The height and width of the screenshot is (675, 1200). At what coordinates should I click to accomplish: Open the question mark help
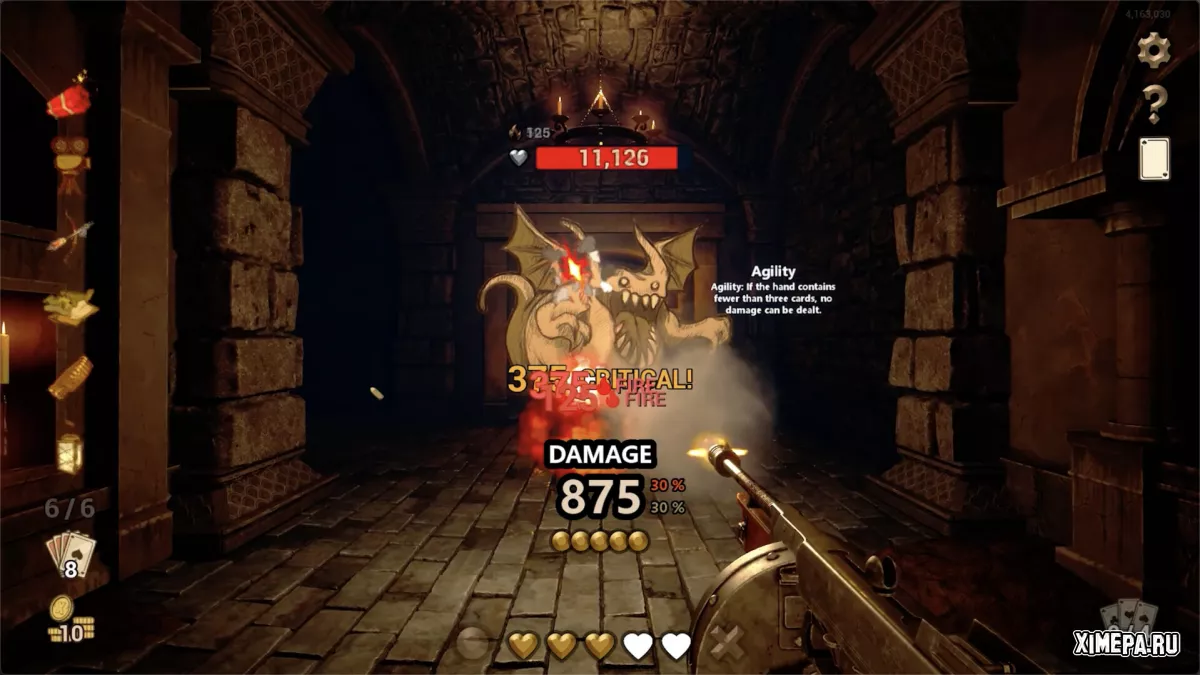[x=1154, y=104]
